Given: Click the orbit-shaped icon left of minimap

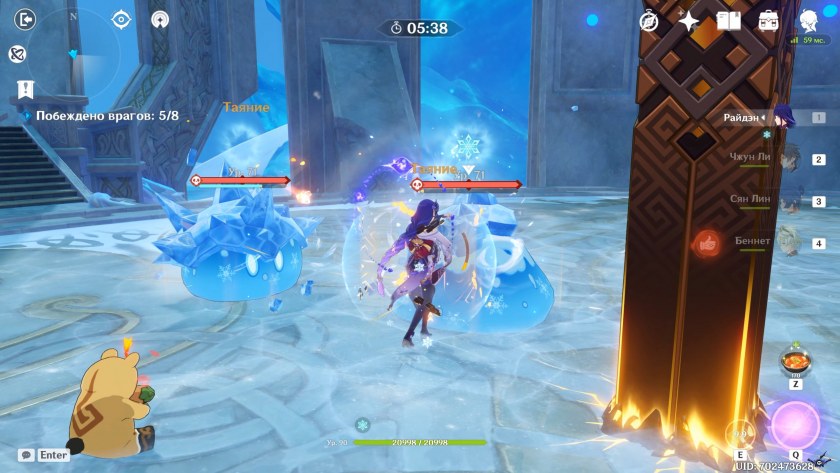Looking at the screenshot, I should (17, 54).
